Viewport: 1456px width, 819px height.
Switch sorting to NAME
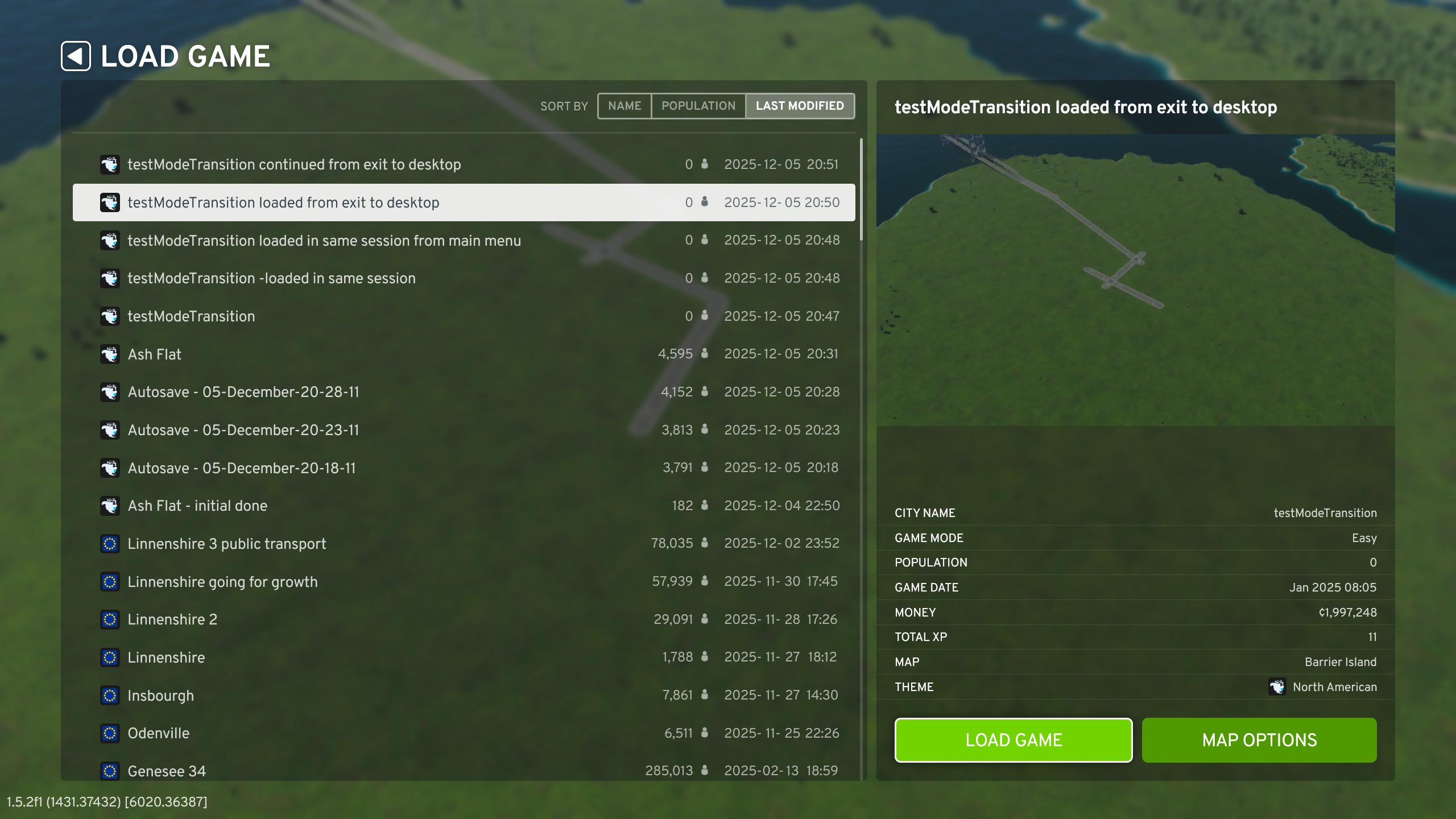tap(624, 106)
